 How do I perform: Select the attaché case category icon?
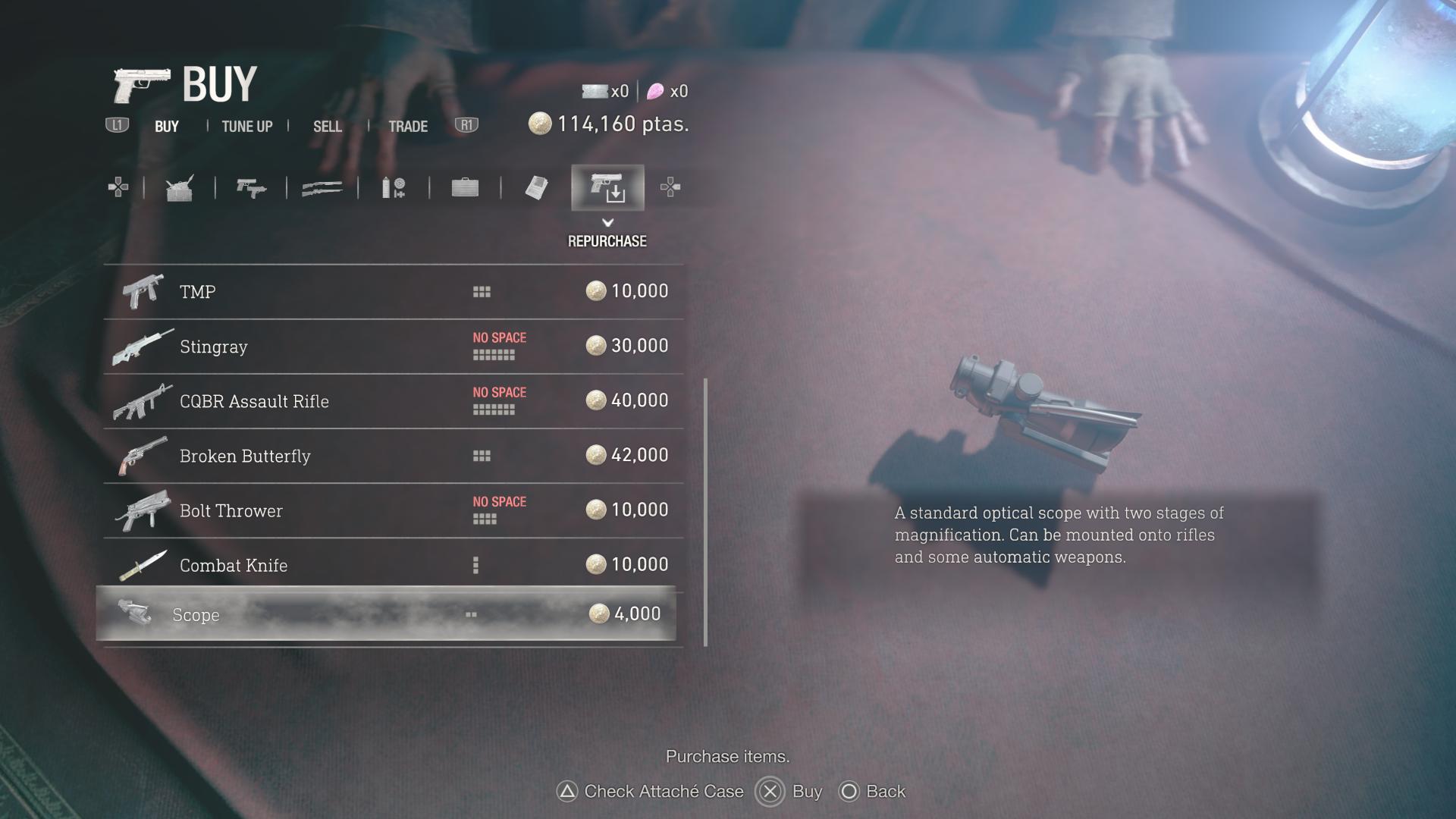466,187
